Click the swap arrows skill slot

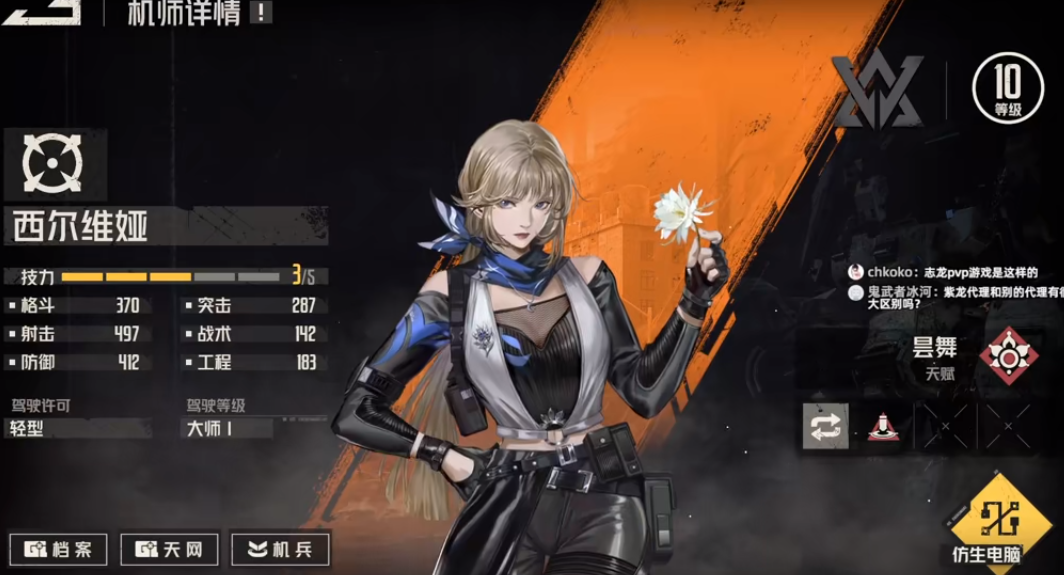(826, 427)
